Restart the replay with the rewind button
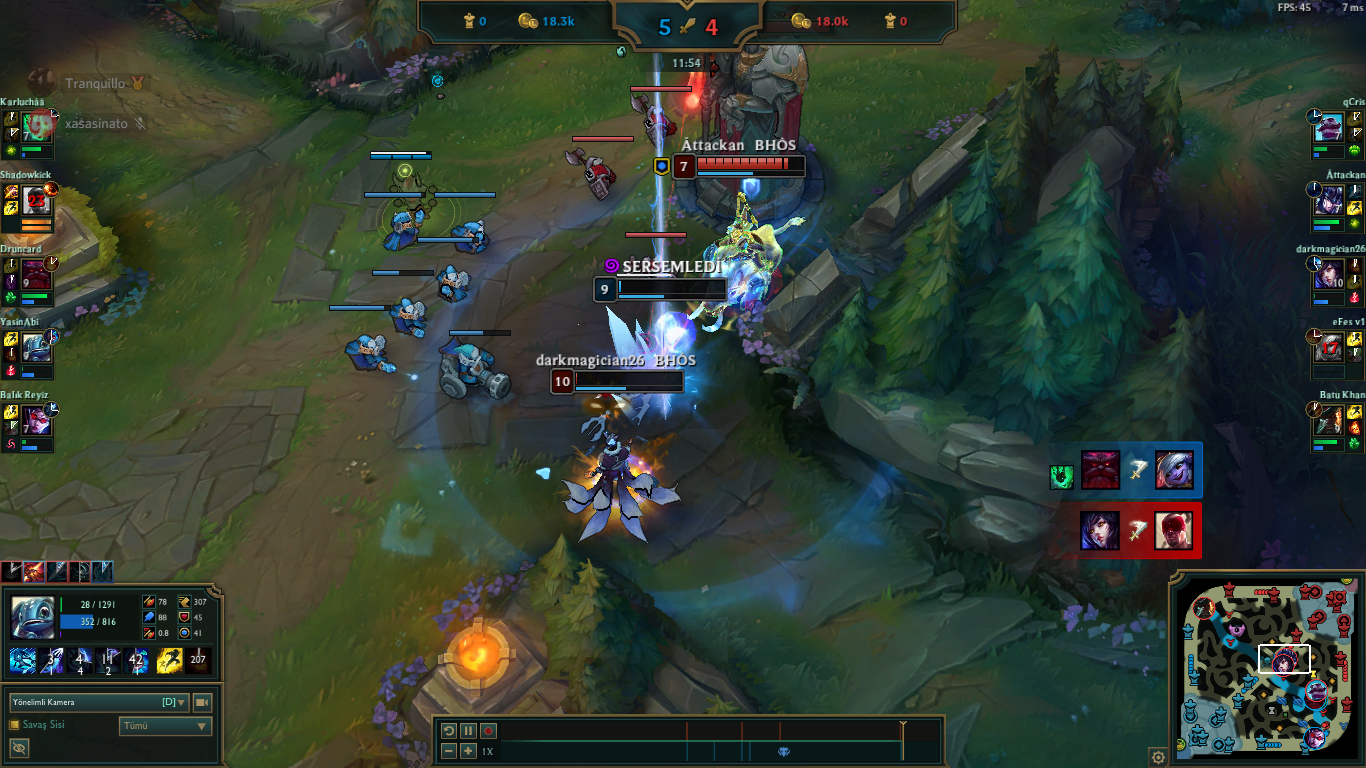Viewport: 1366px width, 768px height. 449,731
